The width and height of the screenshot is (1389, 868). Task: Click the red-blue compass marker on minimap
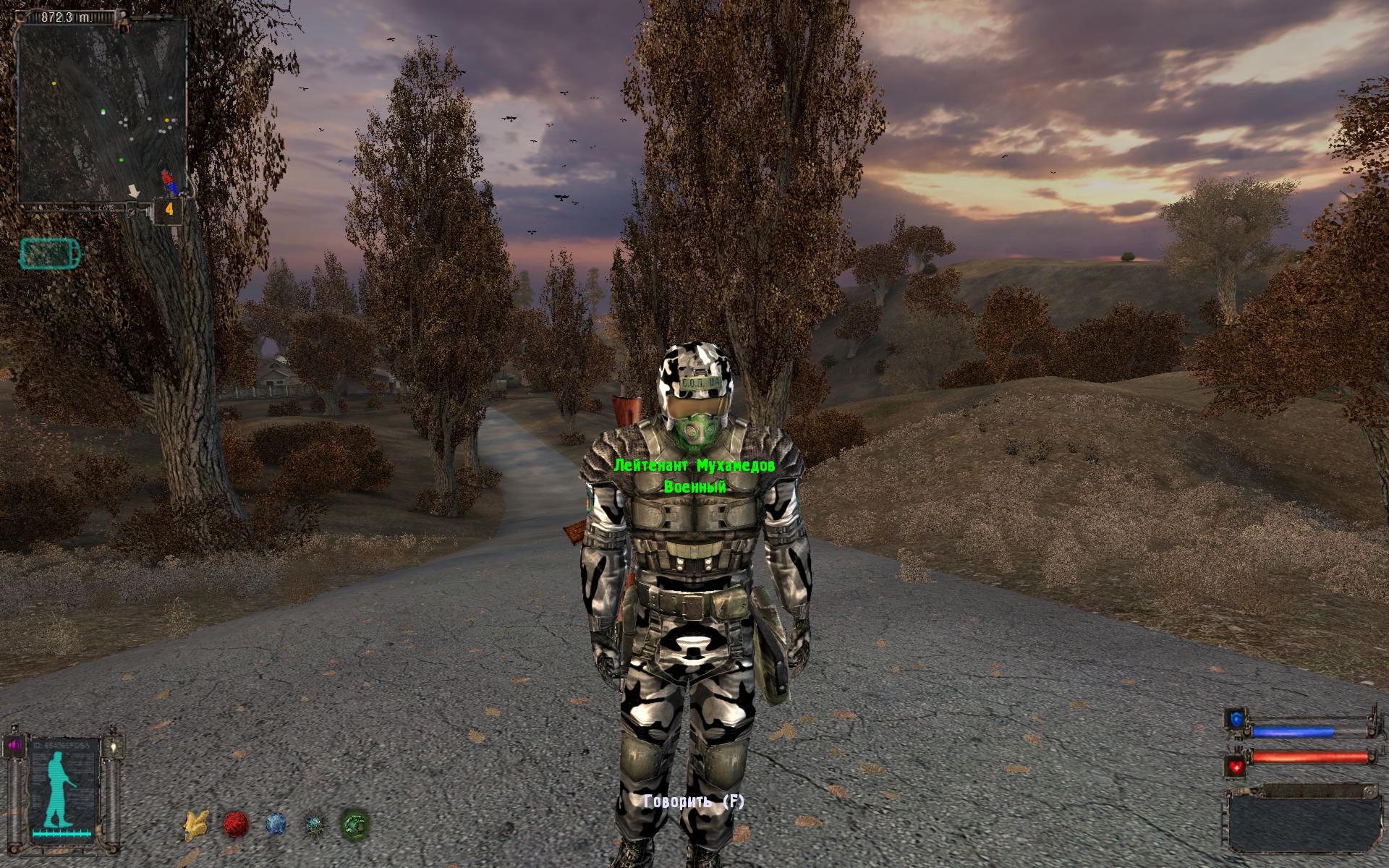pos(169,182)
